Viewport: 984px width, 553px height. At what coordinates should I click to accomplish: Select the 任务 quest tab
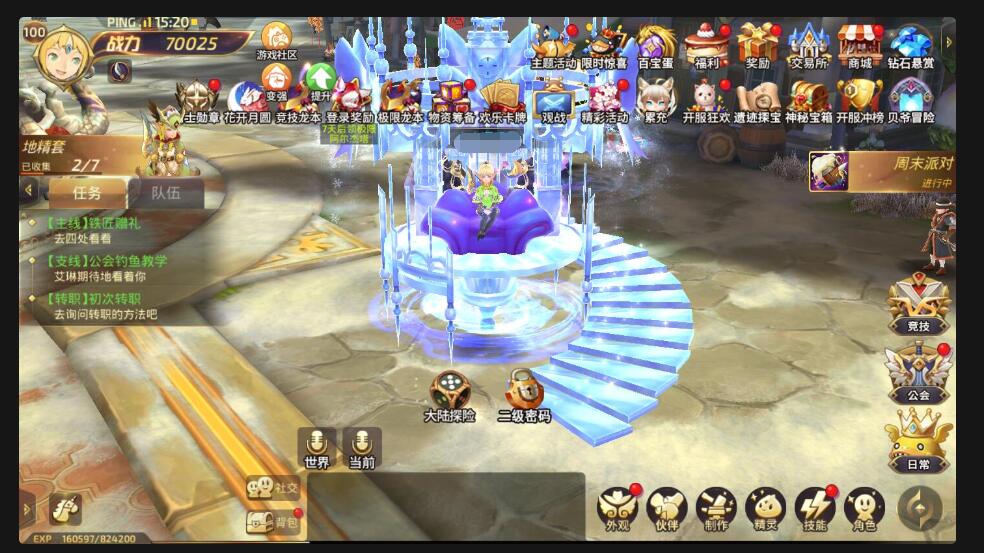pos(88,193)
